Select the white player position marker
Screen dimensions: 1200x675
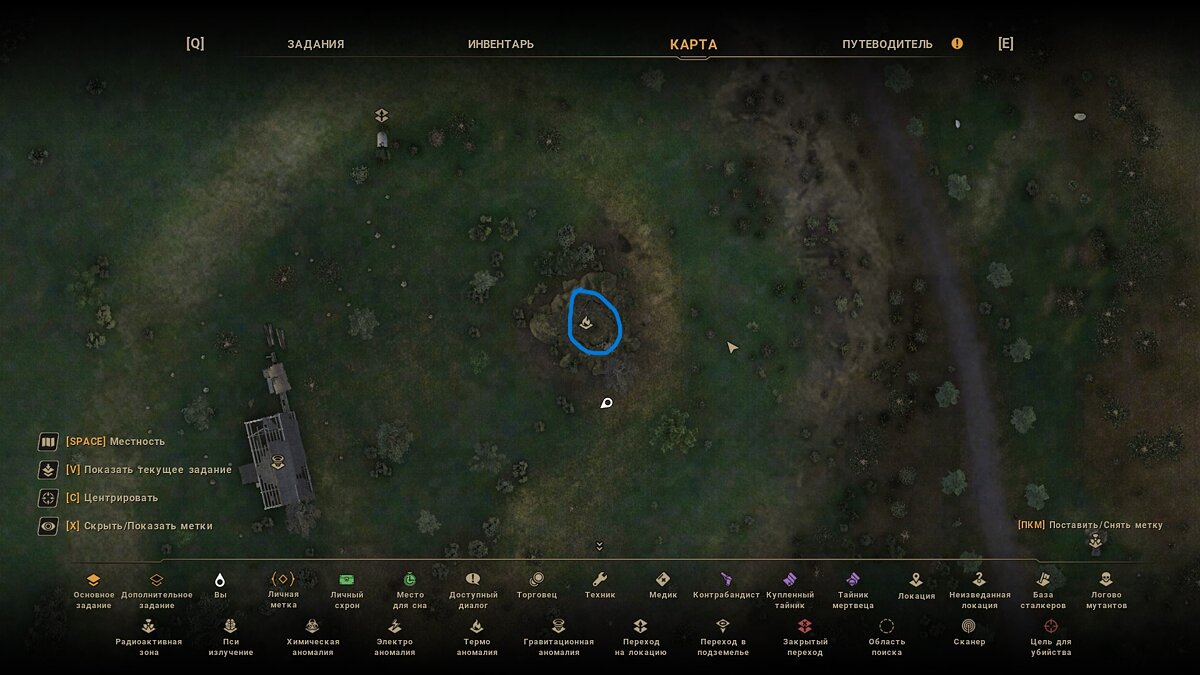pyautogui.click(x=605, y=403)
